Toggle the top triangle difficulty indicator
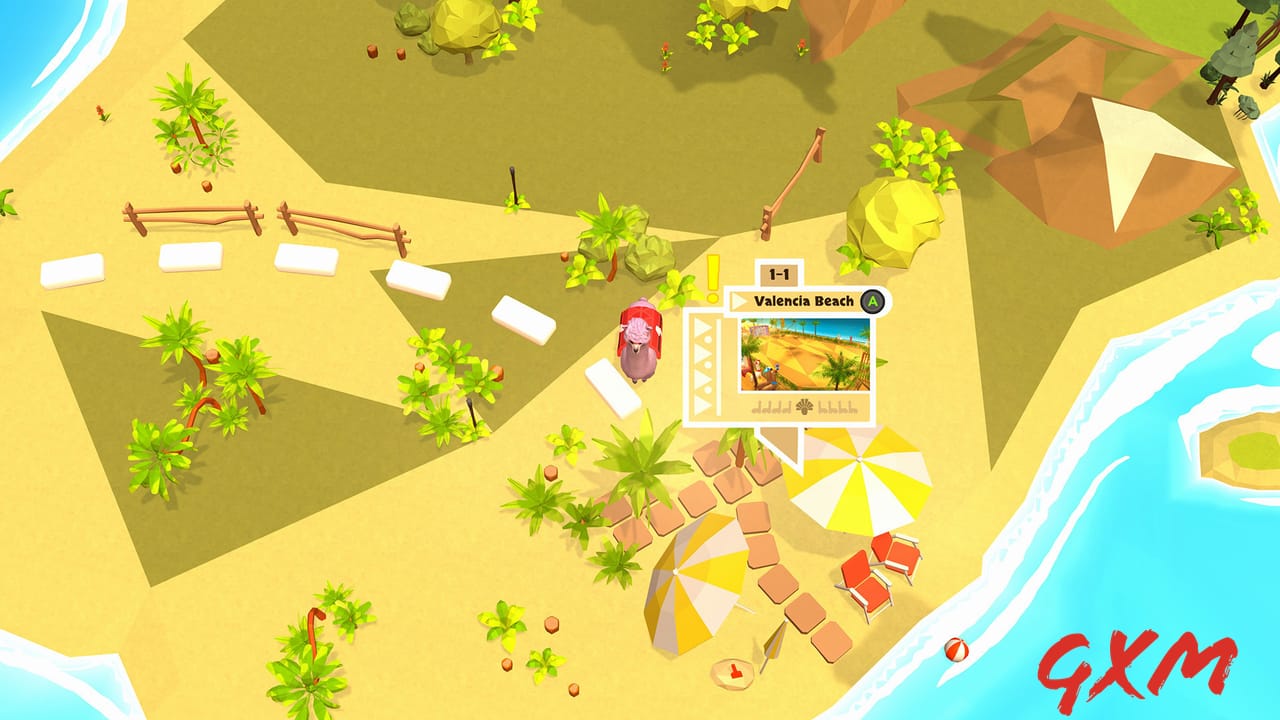Image resolution: width=1280 pixels, height=720 pixels. (701, 325)
